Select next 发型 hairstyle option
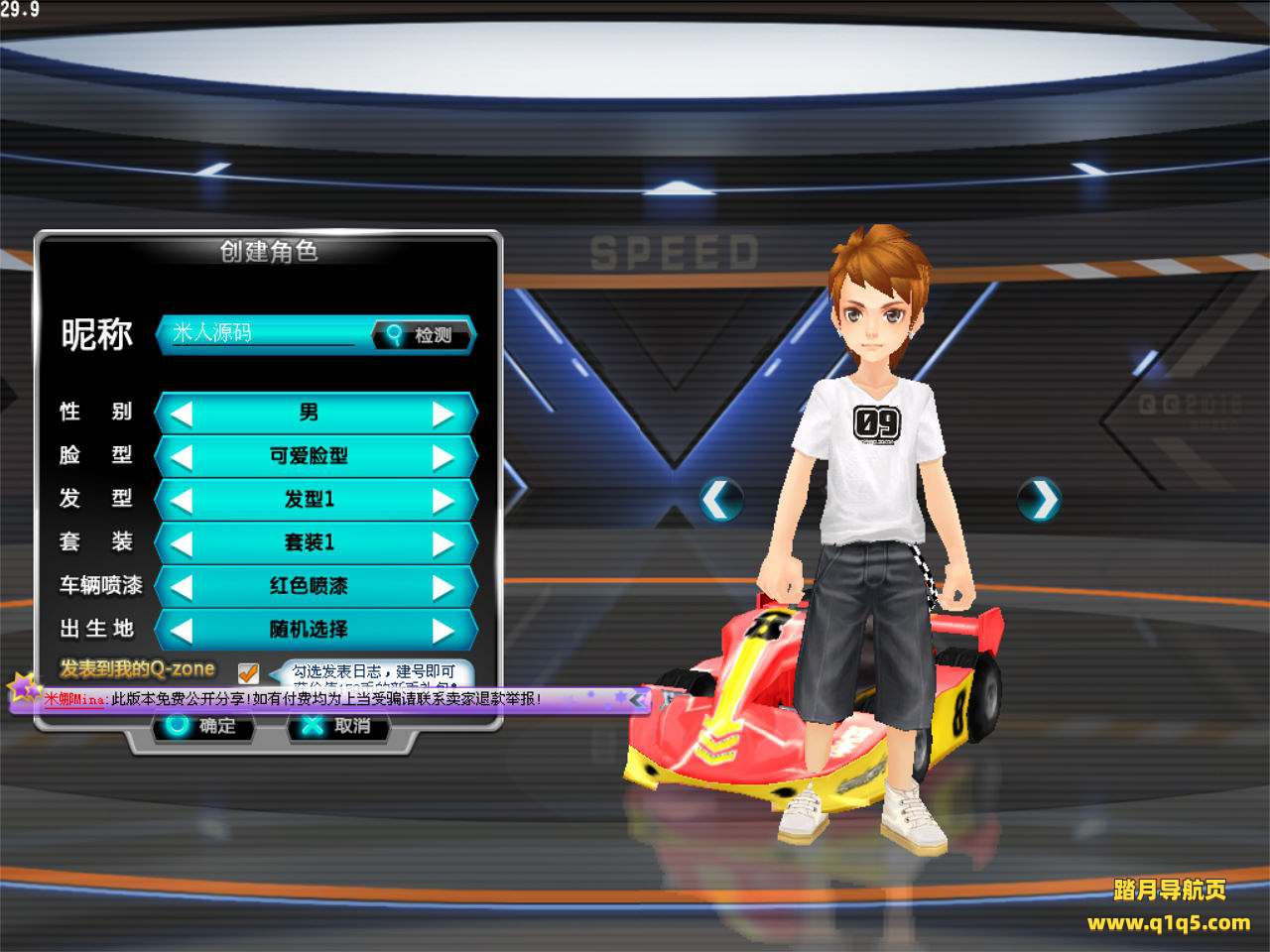The width and height of the screenshot is (1270, 952). tap(443, 501)
